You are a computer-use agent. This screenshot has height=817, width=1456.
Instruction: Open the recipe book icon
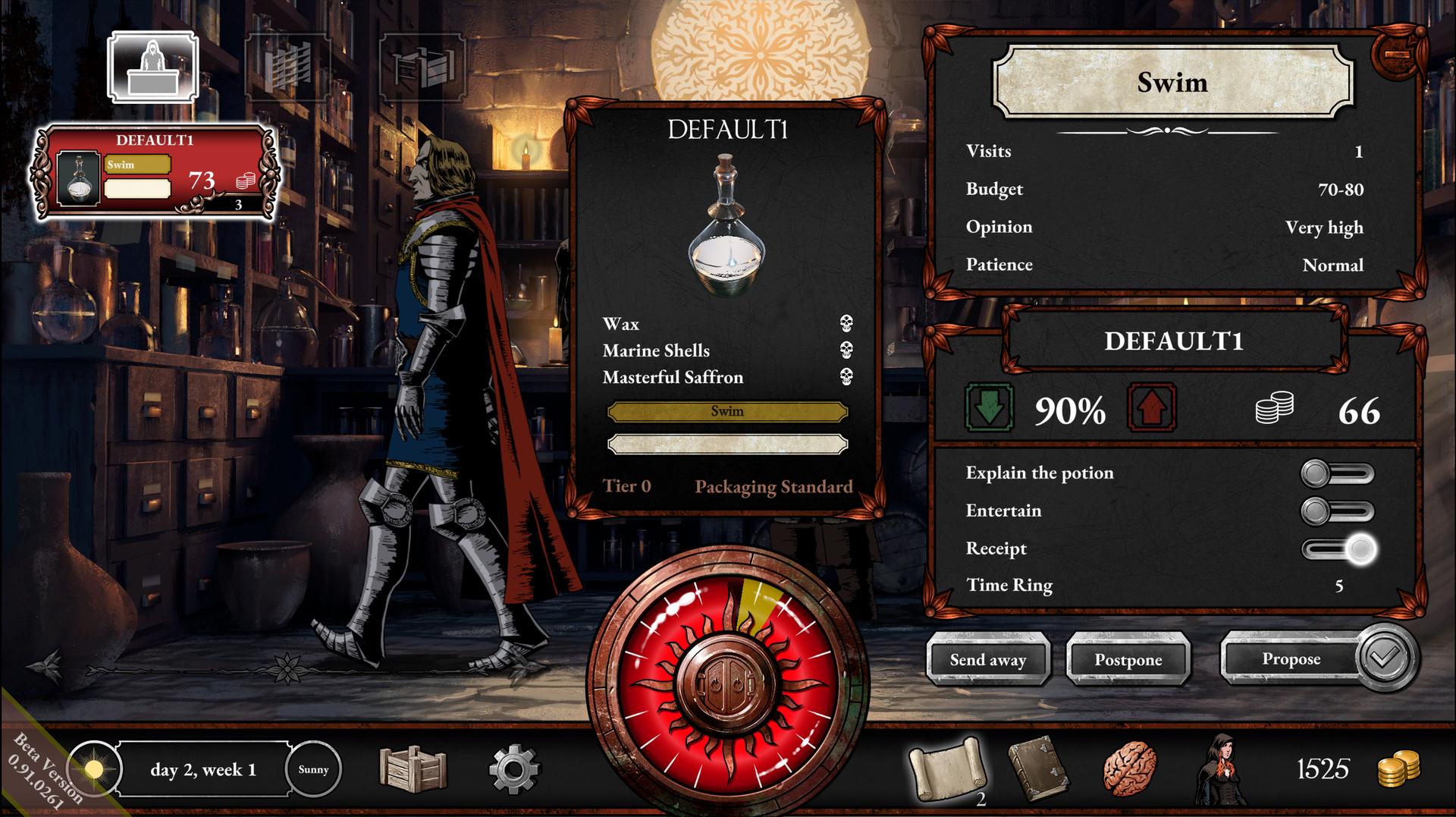[1040, 768]
